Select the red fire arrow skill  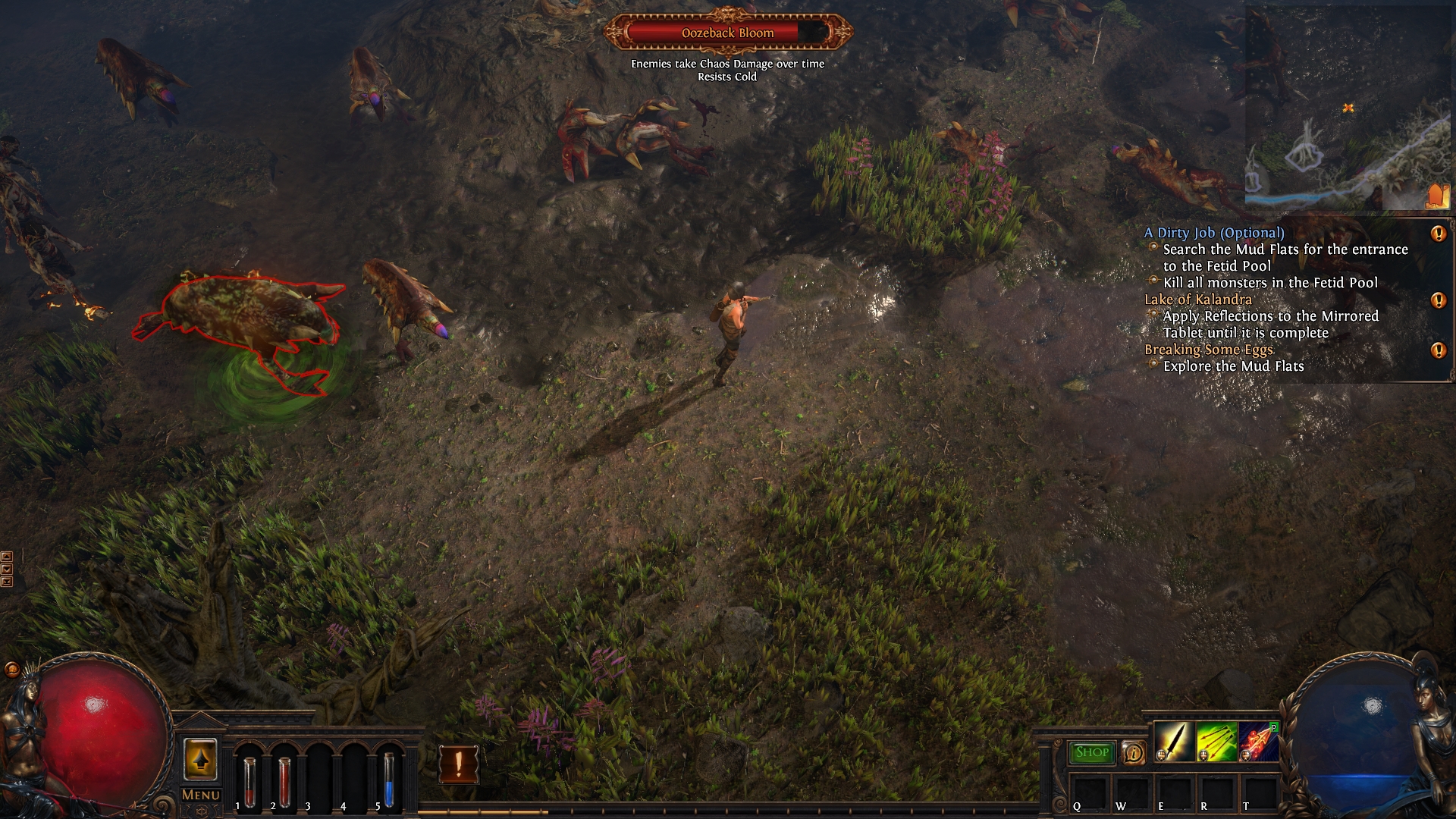1258,742
